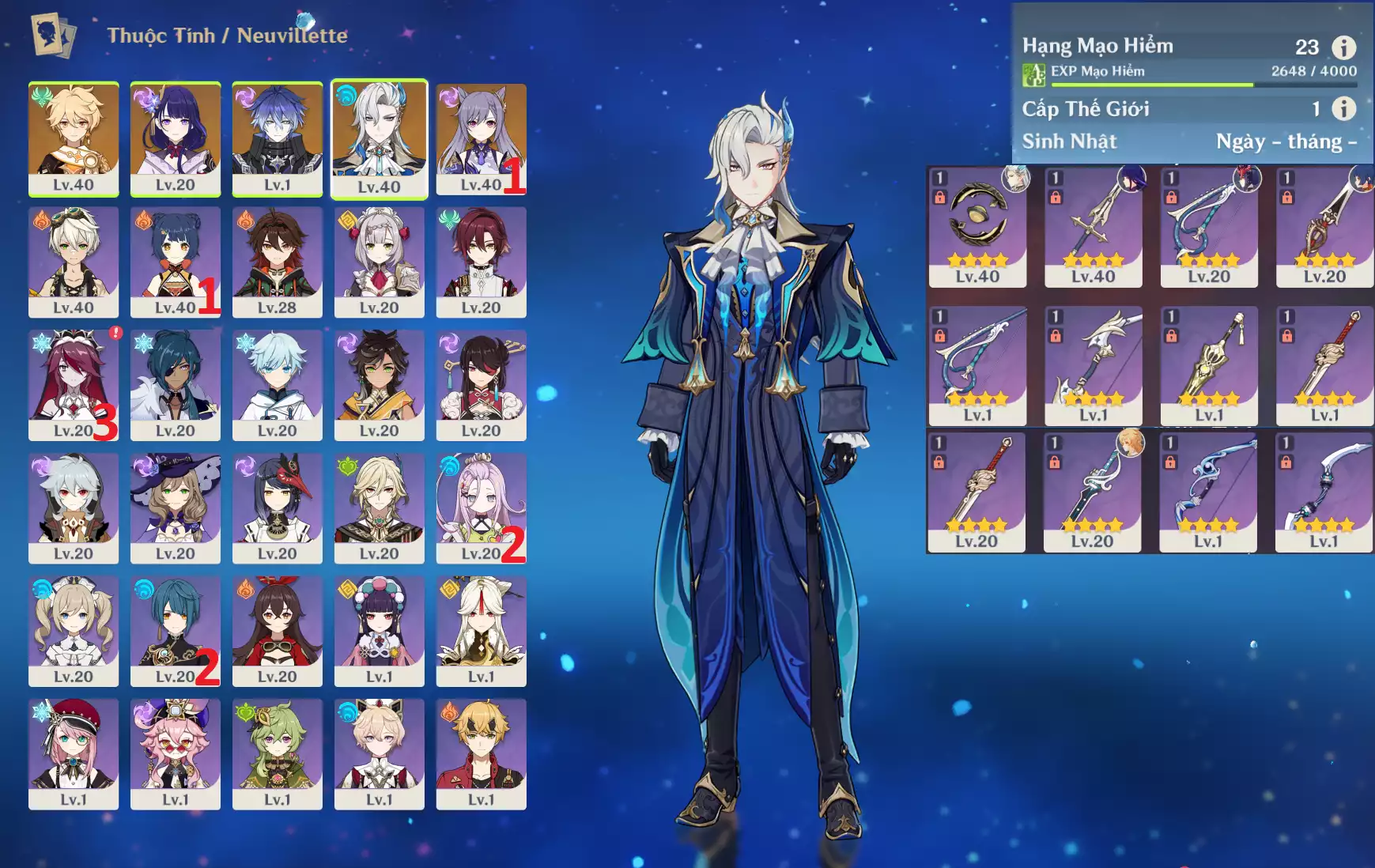Select Amber's Lv.20 portrait

(x=278, y=631)
